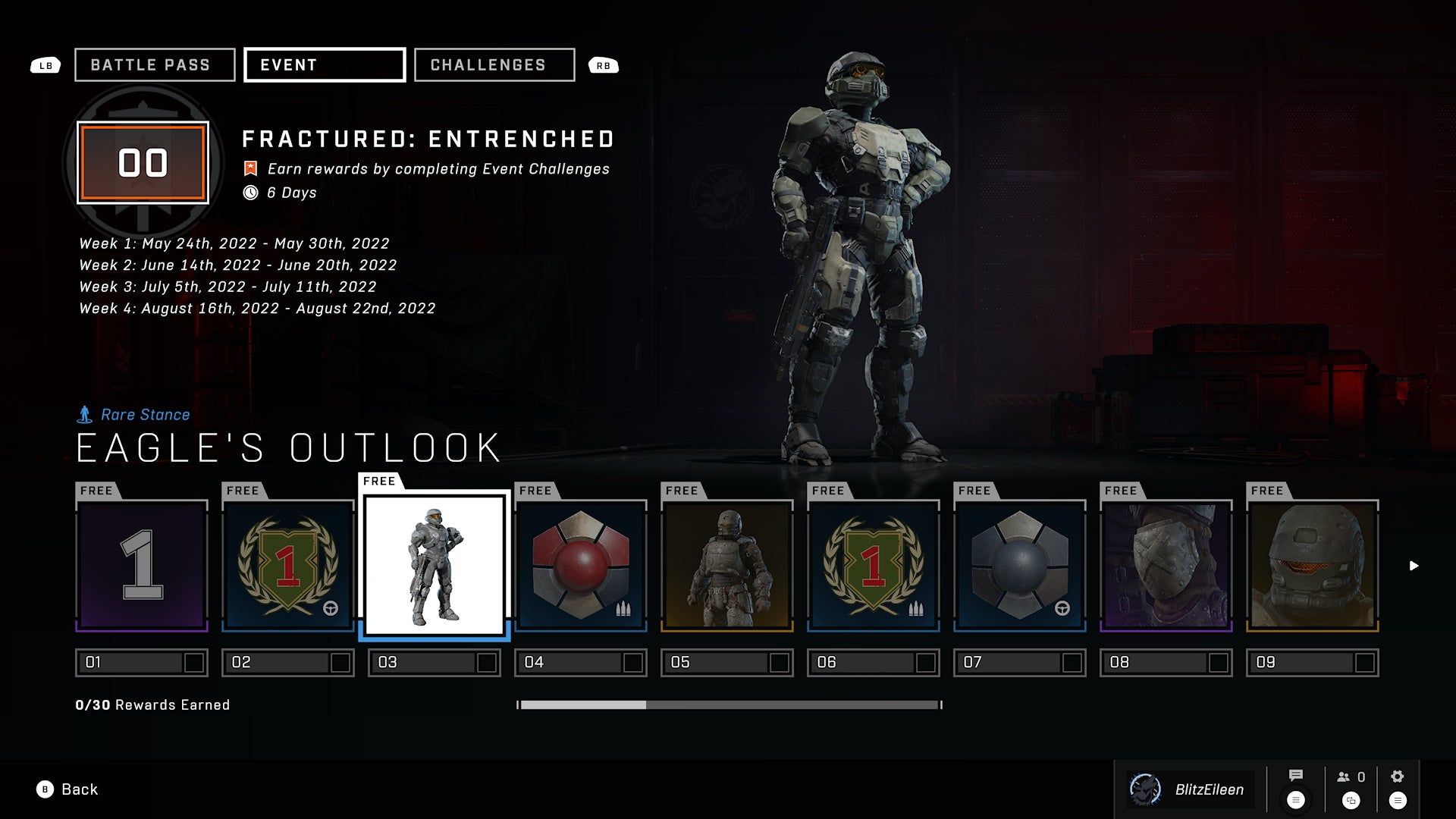Select the Eagle's Outlook stance reward
The width and height of the screenshot is (1456, 819).
point(435,566)
